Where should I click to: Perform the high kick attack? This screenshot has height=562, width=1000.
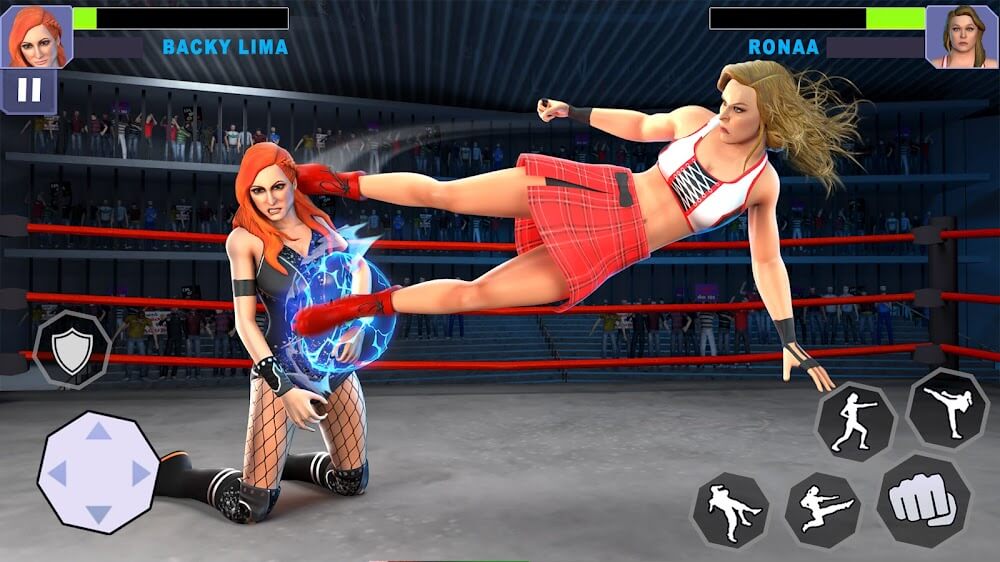947,408
